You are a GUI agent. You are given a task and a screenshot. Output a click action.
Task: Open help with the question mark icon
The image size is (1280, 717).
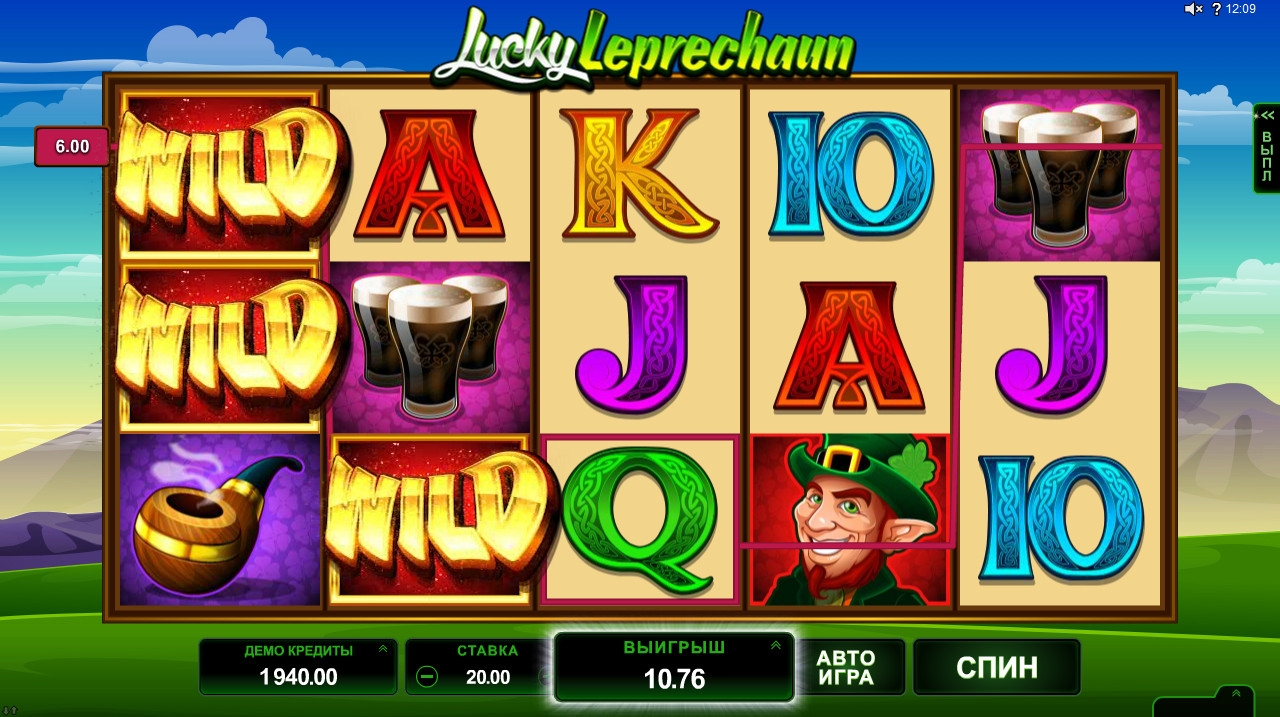pos(1215,9)
